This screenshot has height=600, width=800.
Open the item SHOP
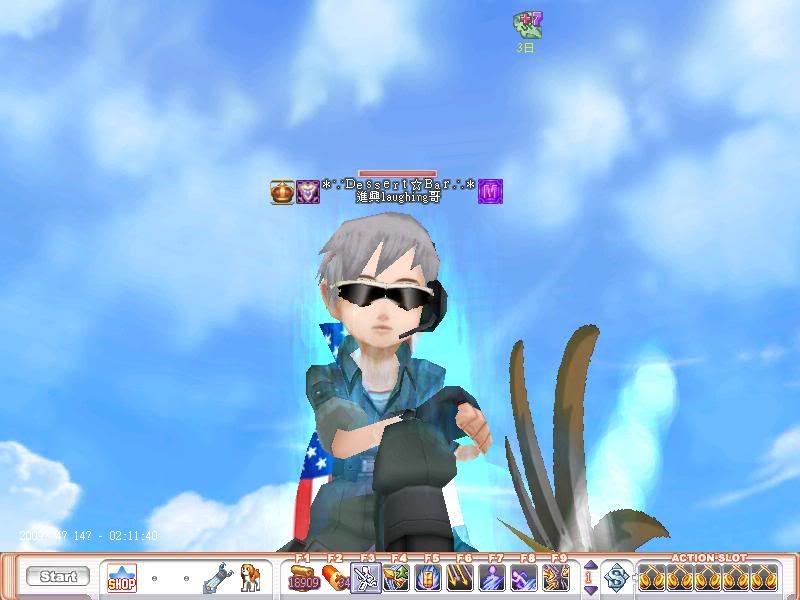point(122,577)
